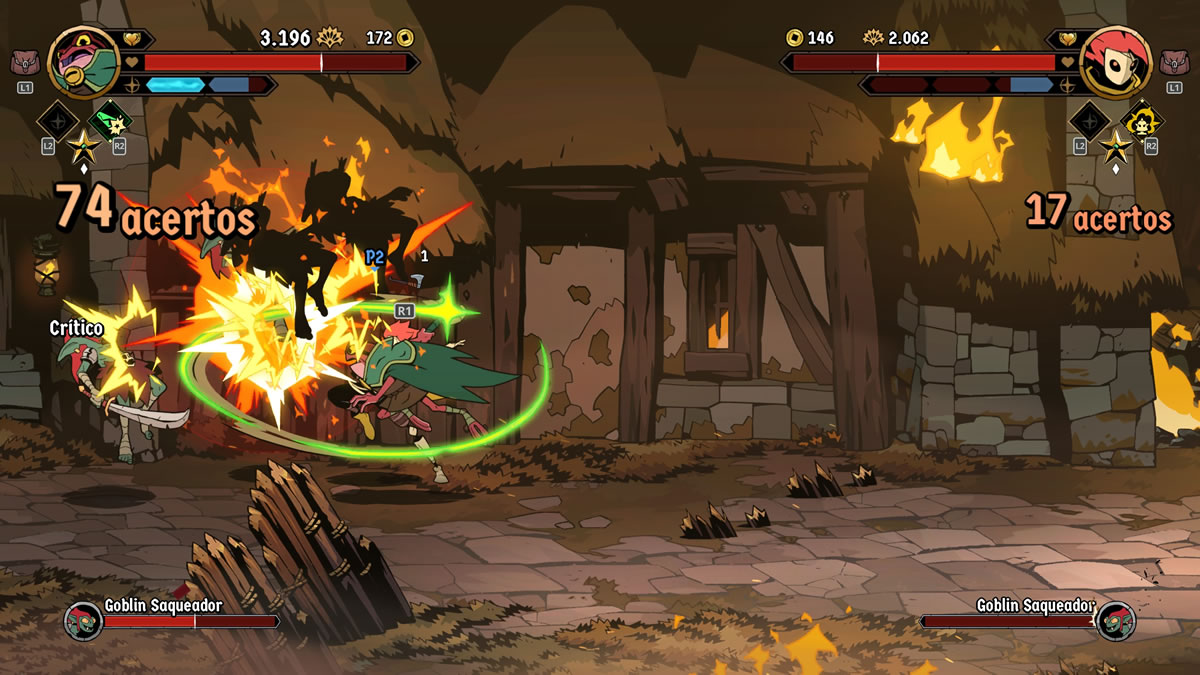This screenshot has width=1200, height=675.
Task: Select the dark crosshair ability slot below the red-haired portrait
Action: coord(1089,122)
